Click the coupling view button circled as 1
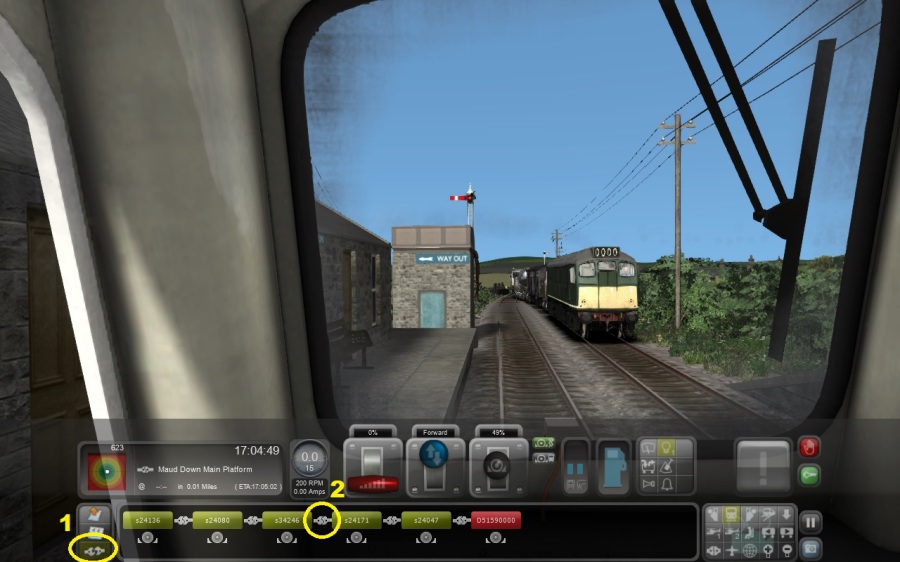This screenshot has width=900, height=562. [x=94, y=549]
